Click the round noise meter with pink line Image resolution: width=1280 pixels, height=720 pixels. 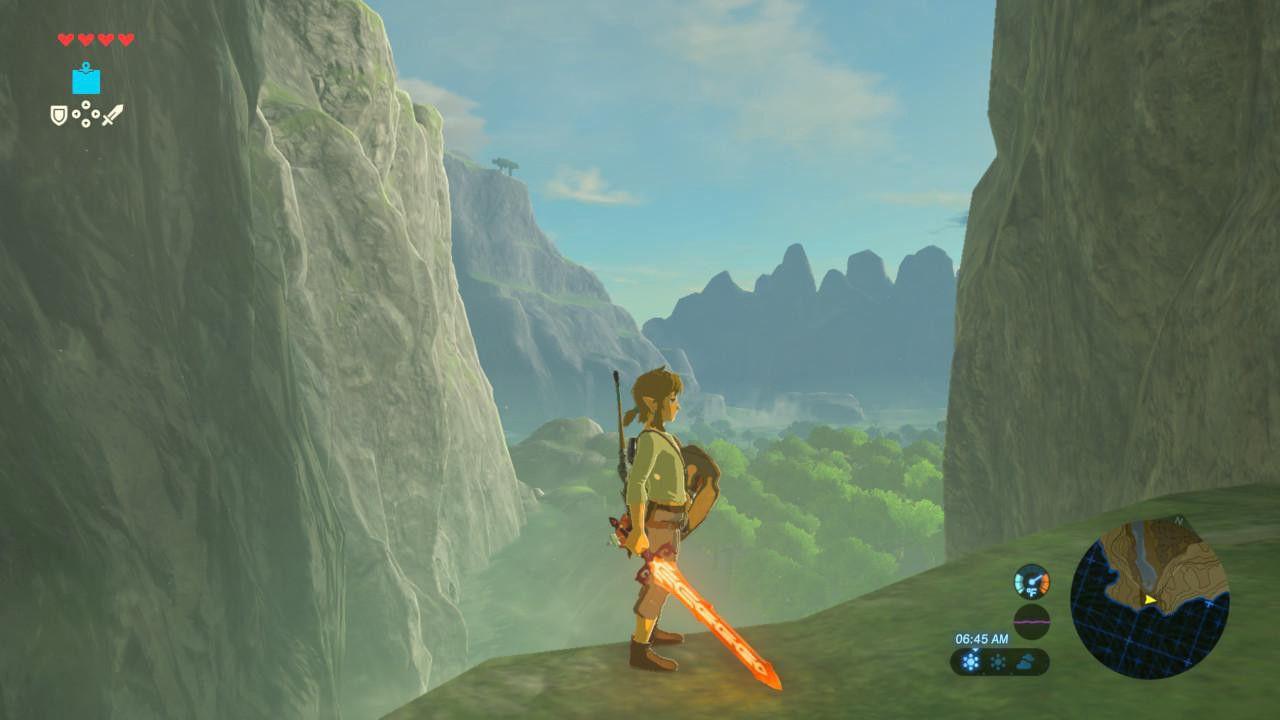pos(1031,621)
